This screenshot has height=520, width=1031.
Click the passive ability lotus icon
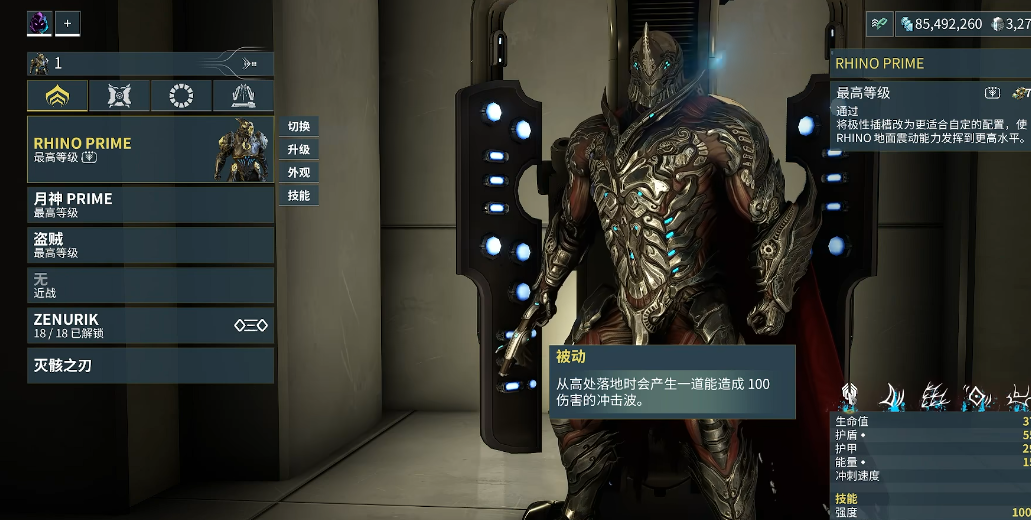[849, 396]
